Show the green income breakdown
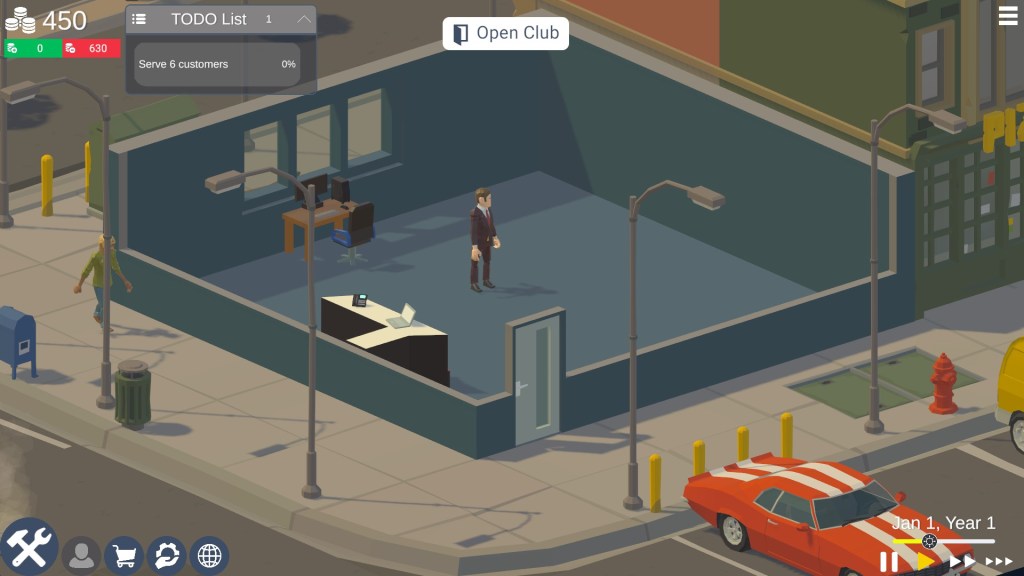 tap(32, 48)
